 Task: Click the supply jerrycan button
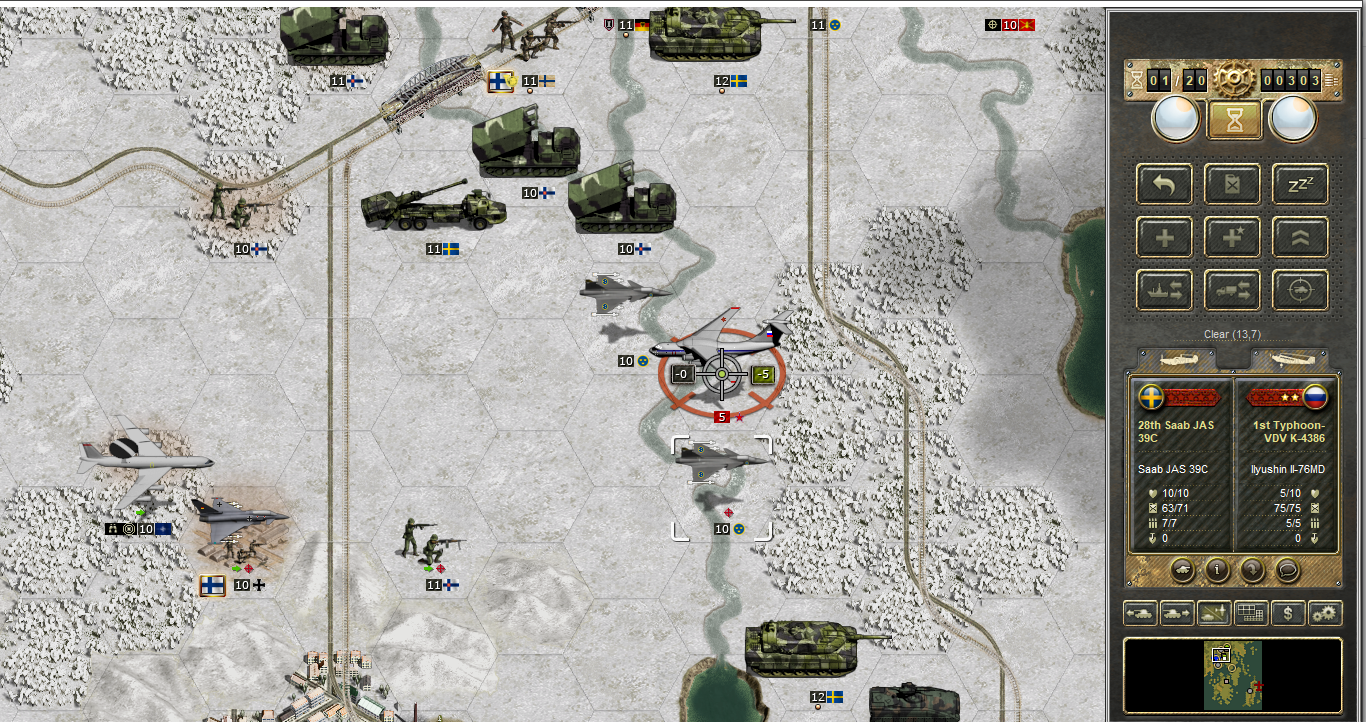coord(1232,184)
